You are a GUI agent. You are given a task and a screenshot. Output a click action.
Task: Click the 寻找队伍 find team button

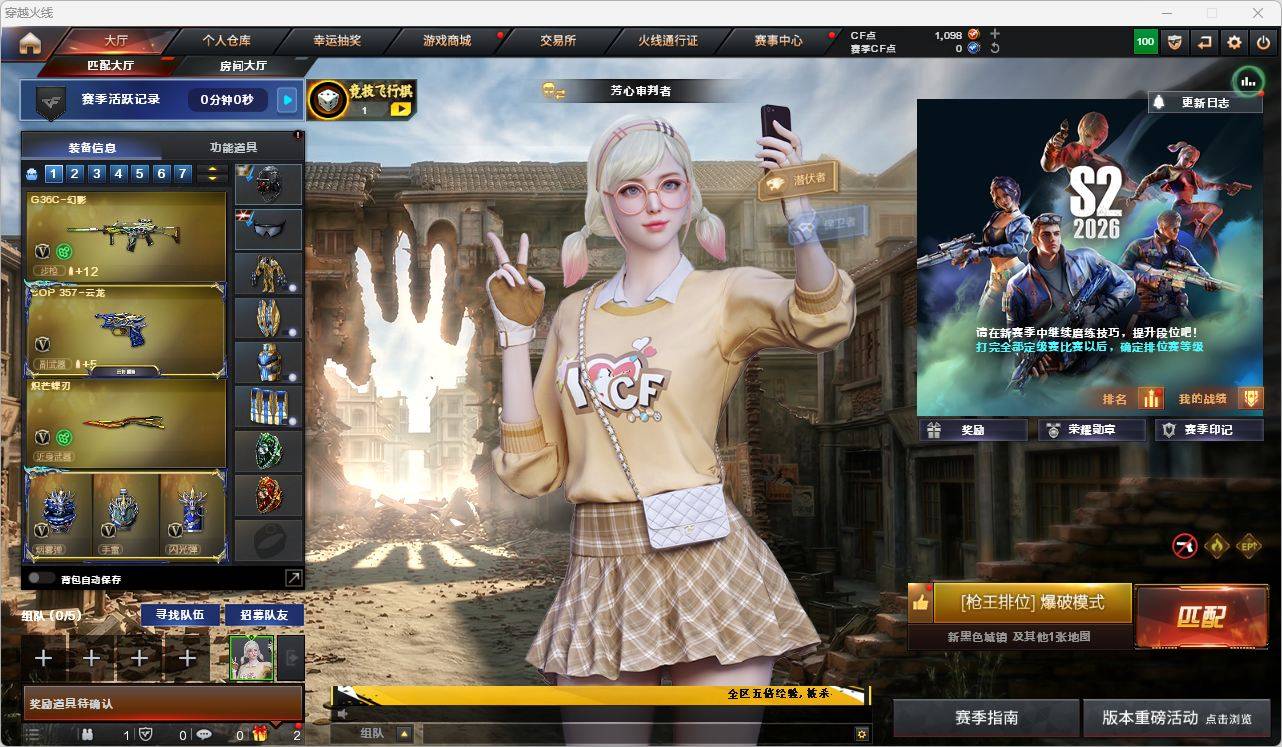click(180, 615)
